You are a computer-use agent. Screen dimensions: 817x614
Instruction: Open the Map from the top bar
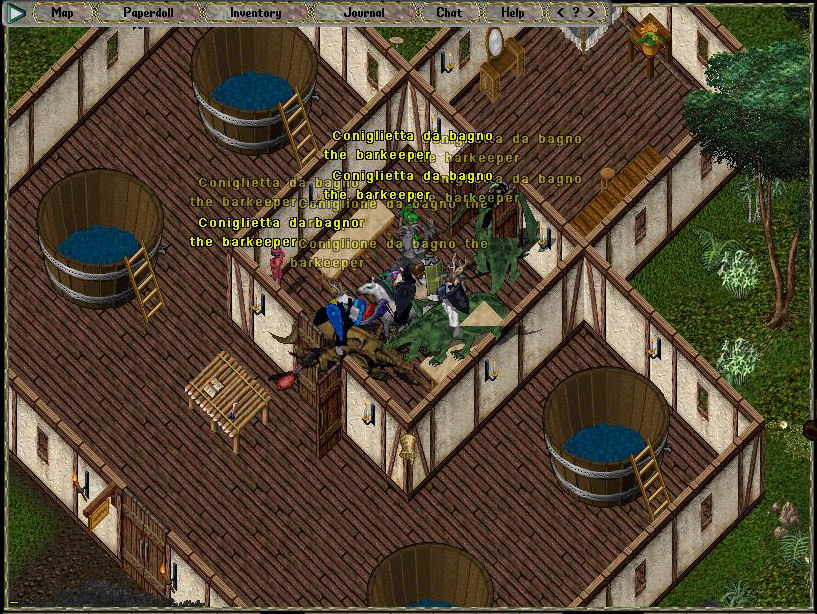point(62,13)
